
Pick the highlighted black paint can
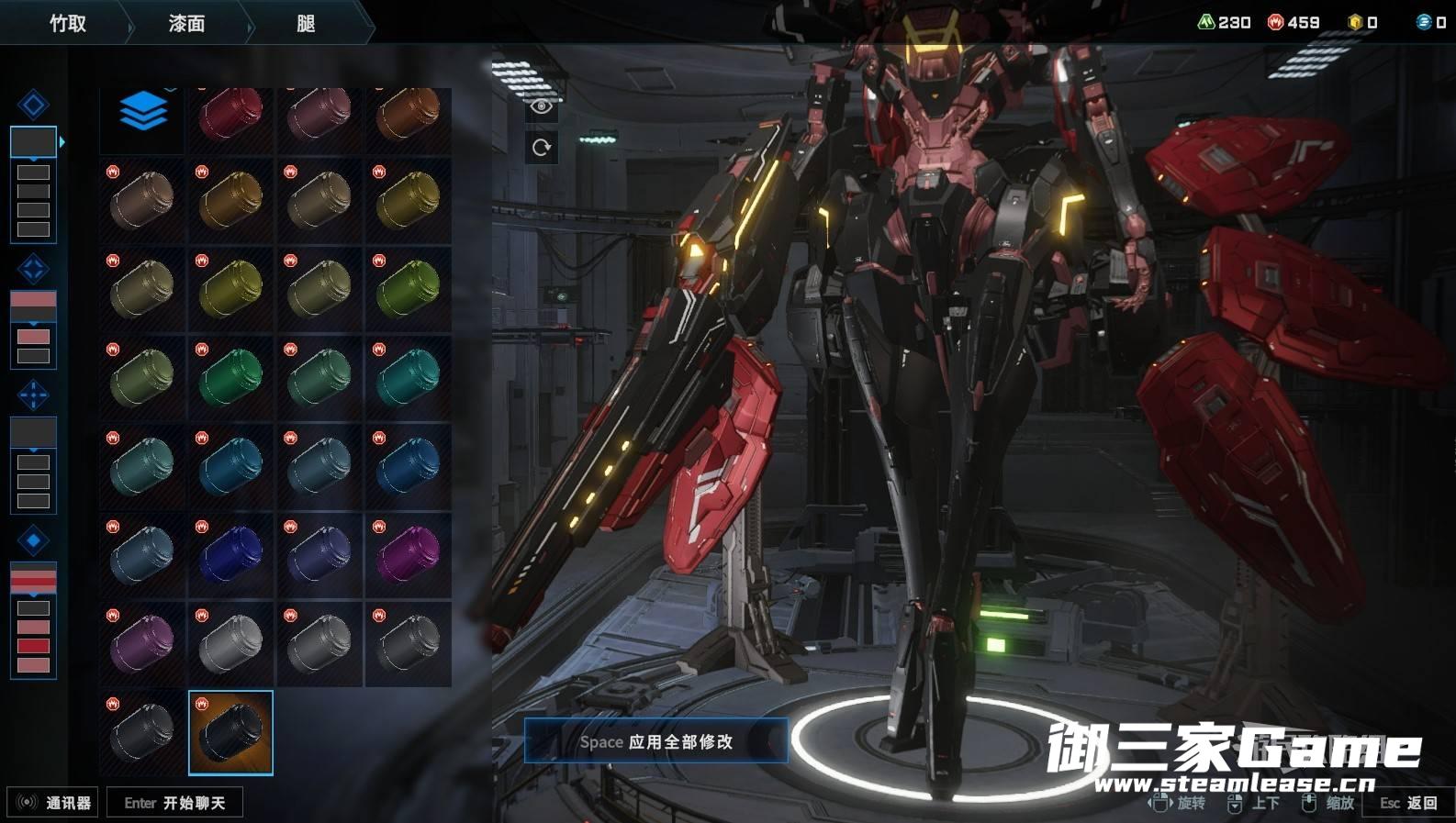point(230,732)
